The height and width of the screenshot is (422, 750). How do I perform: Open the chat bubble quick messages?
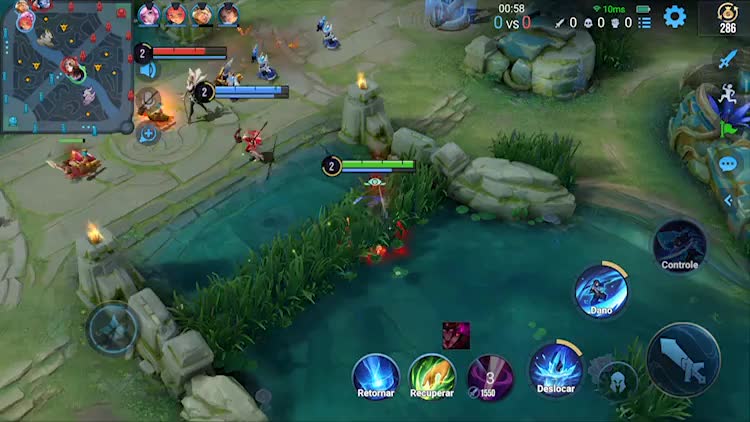click(x=727, y=163)
